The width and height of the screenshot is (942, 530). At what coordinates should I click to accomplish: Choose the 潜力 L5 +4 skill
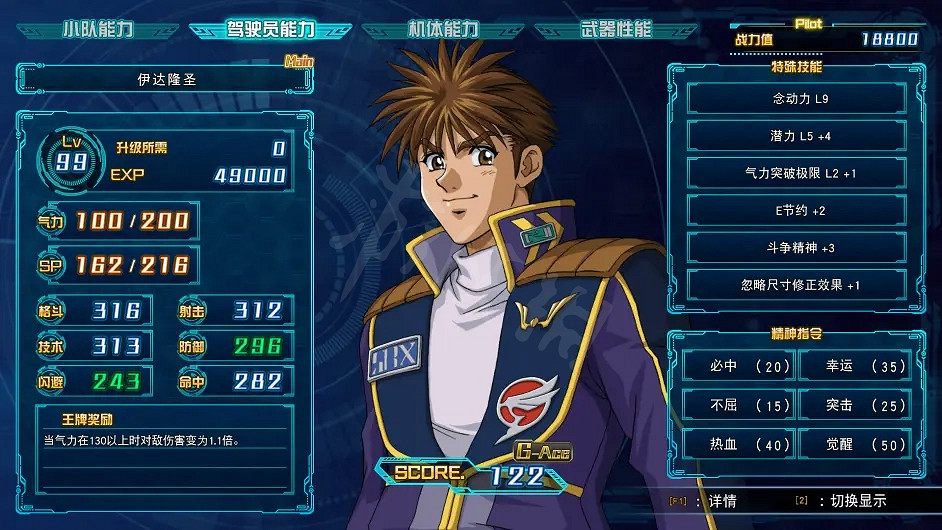coord(797,136)
